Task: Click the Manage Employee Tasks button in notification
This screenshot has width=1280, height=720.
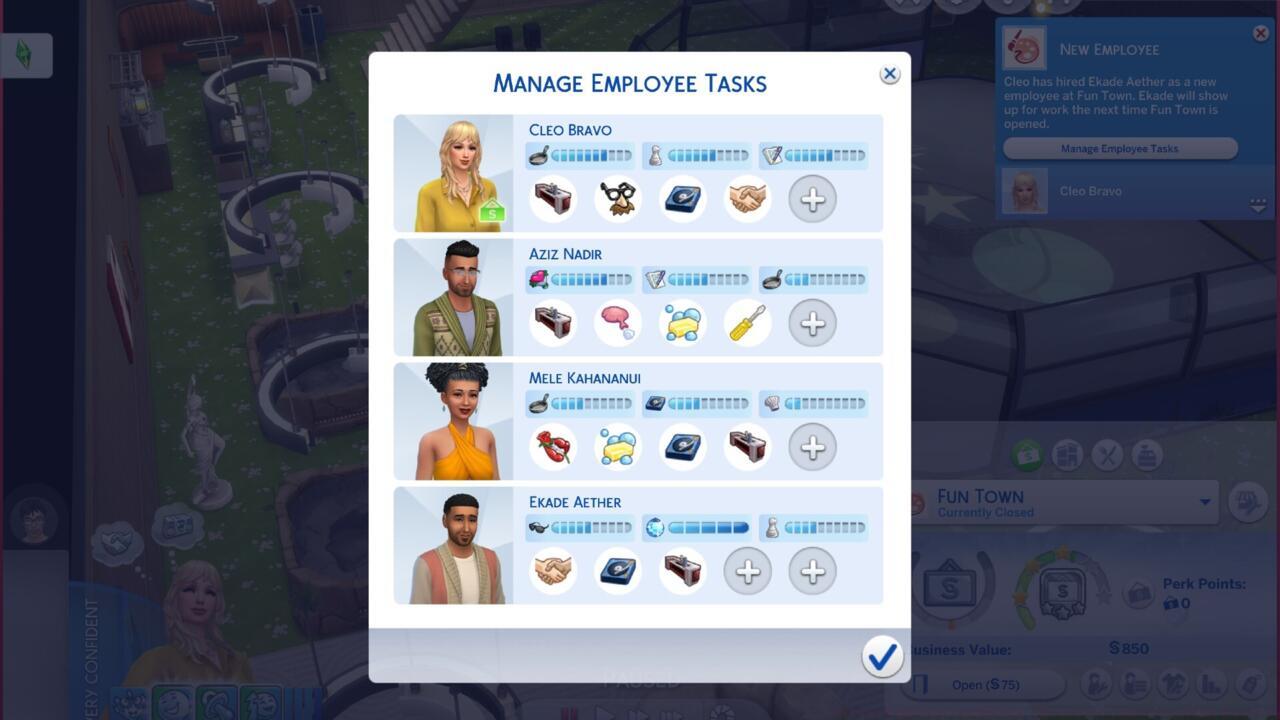Action: coord(1117,148)
